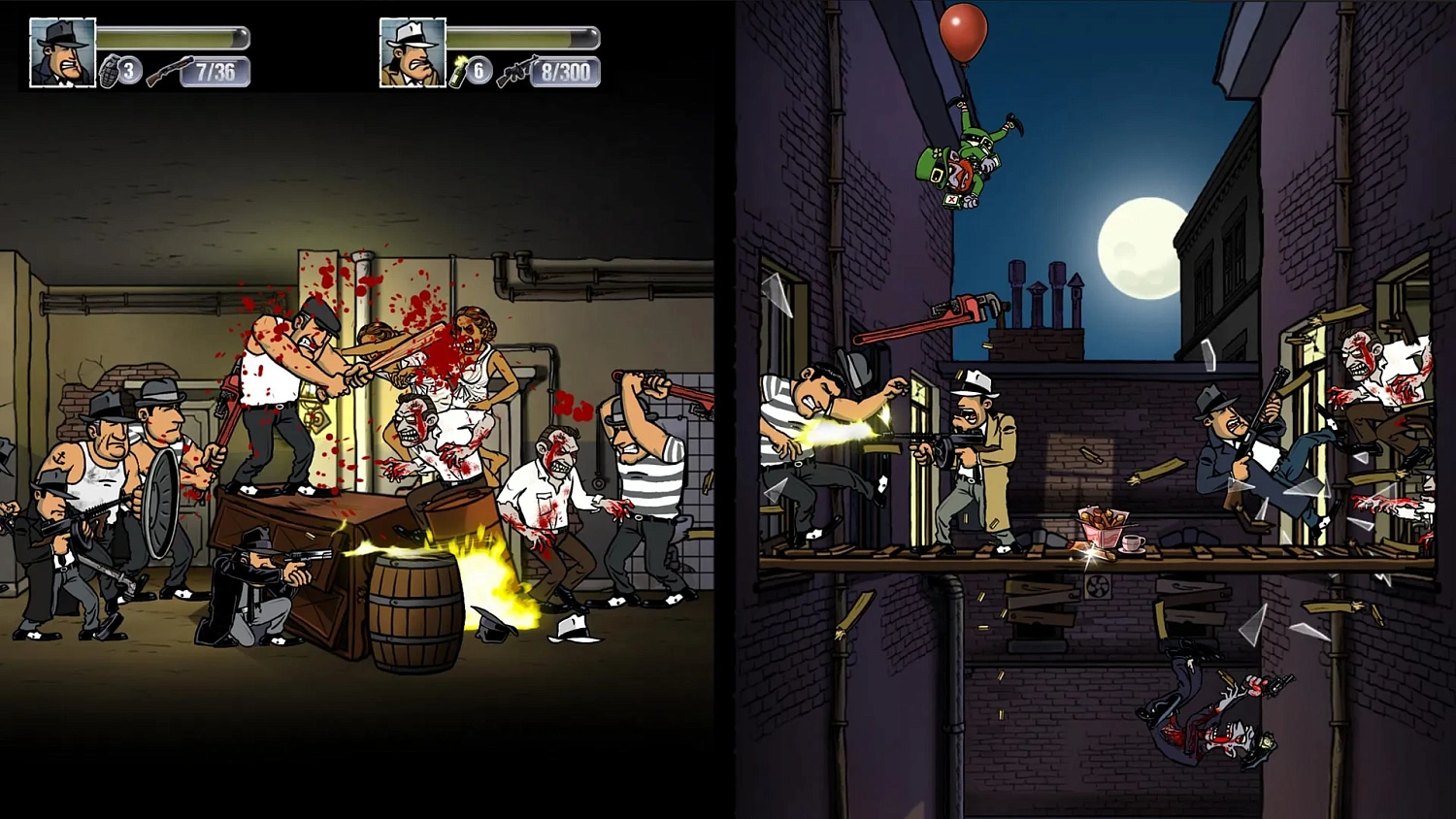The width and height of the screenshot is (1456, 819).
Task: Click the 7/36 shotgun ammo counter
Action: click(x=215, y=72)
